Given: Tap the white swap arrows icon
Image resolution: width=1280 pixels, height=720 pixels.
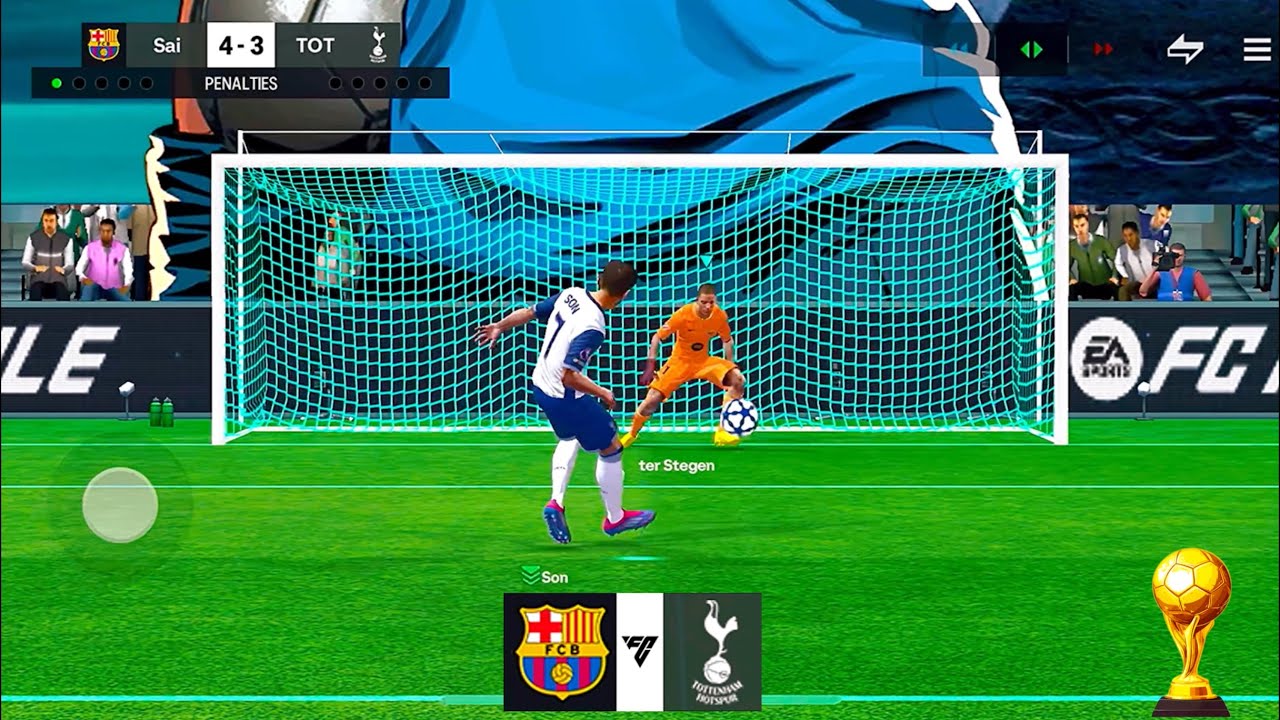Looking at the screenshot, I should [x=1185, y=50].
